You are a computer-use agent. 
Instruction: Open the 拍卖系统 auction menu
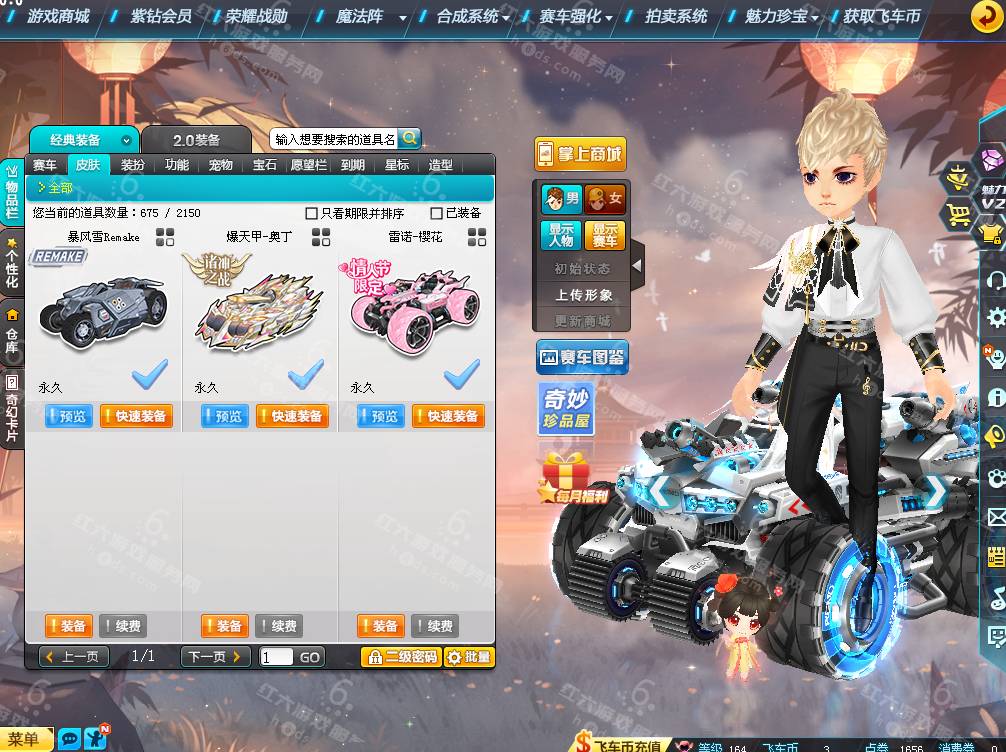676,16
